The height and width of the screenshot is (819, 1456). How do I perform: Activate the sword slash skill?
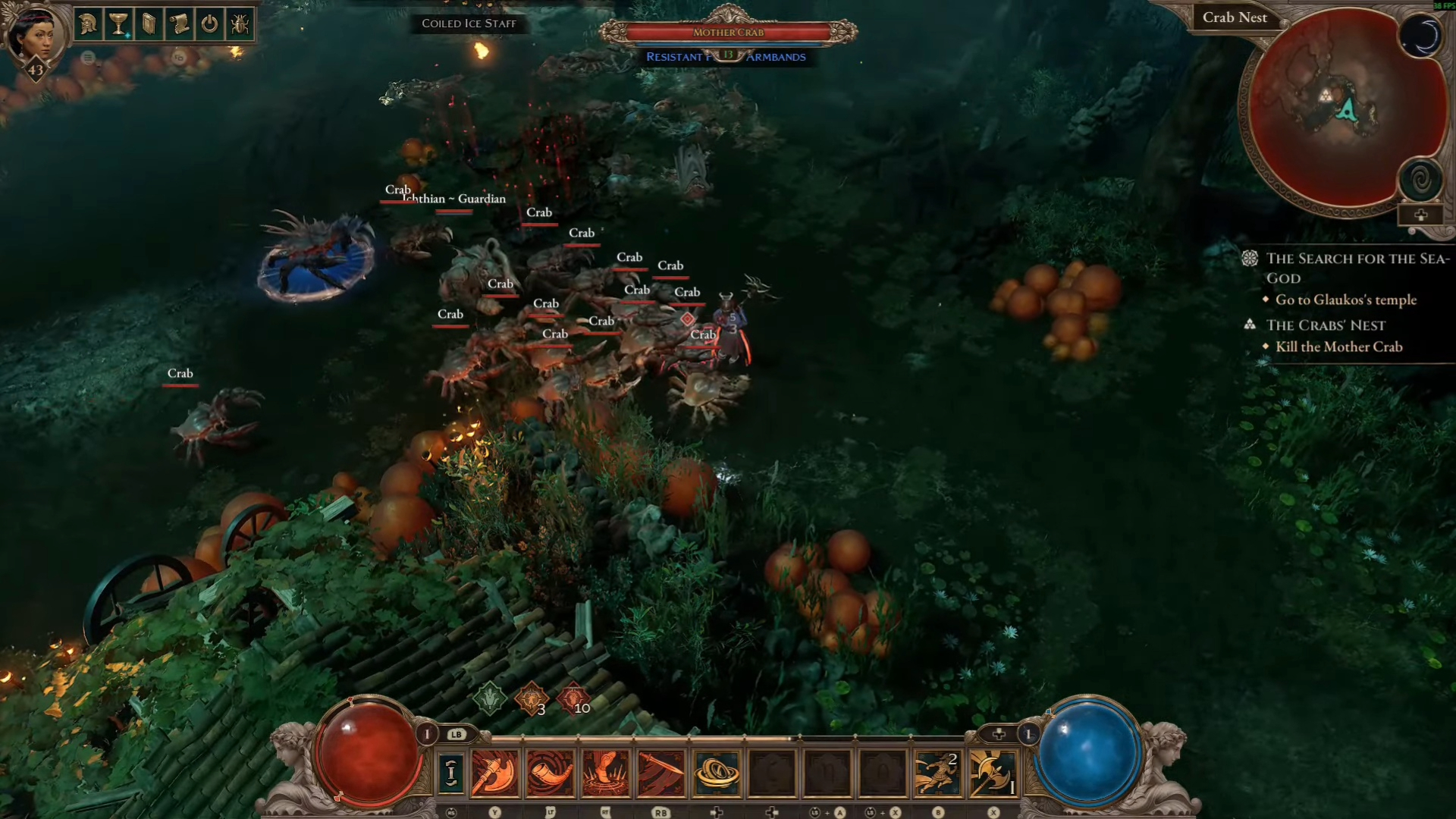tap(661, 773)
